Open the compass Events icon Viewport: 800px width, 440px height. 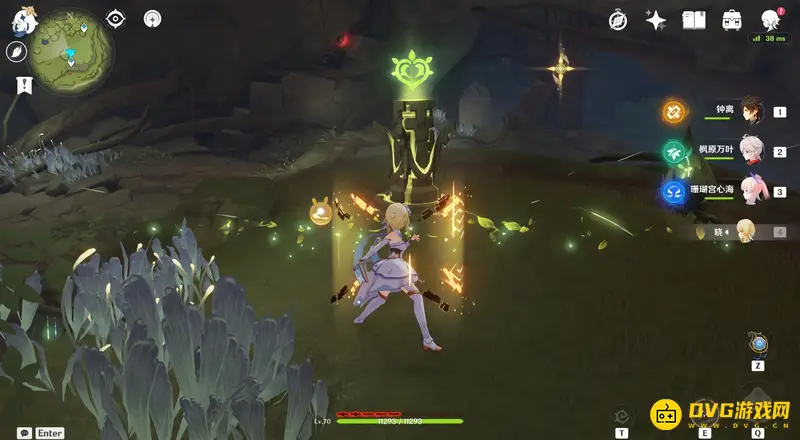[619, 20]
